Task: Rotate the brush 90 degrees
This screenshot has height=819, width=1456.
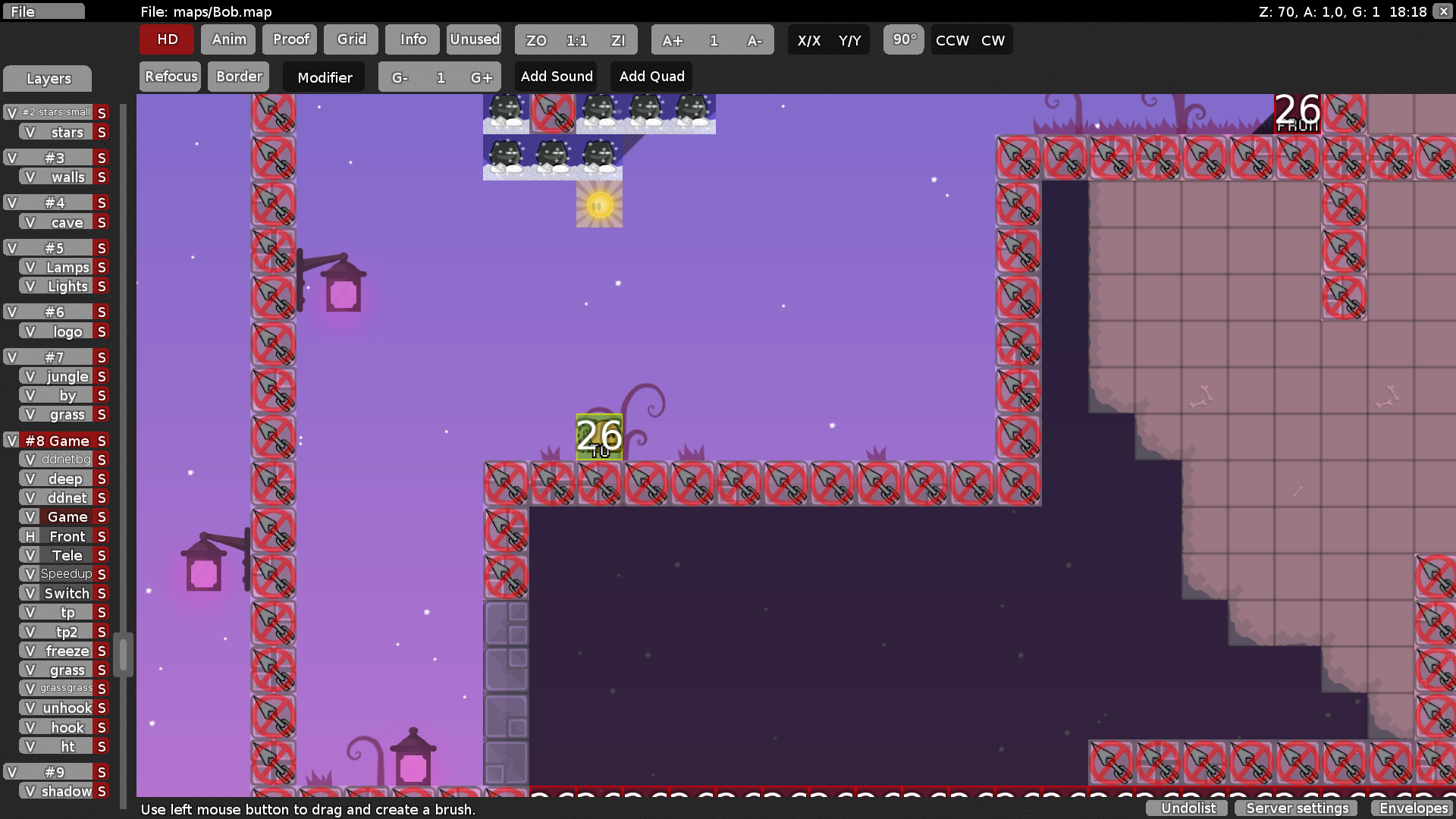Action: (902, 39)
